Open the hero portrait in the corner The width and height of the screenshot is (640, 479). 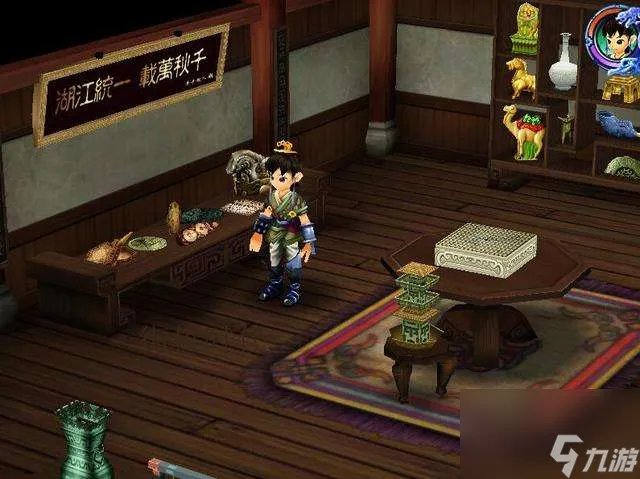coord(614,37)
